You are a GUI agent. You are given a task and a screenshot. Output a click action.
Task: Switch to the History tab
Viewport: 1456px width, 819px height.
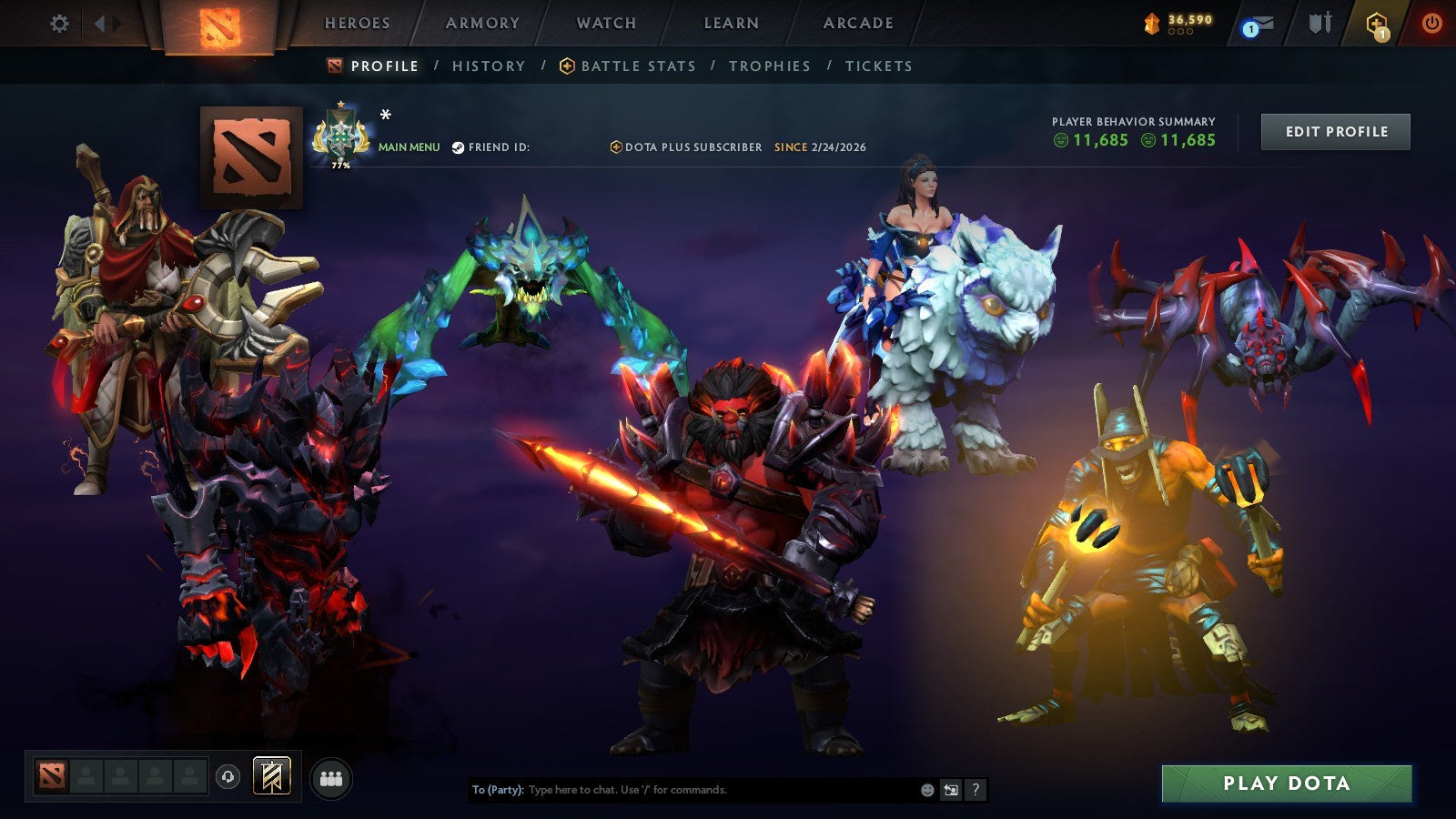coord(489,66)
